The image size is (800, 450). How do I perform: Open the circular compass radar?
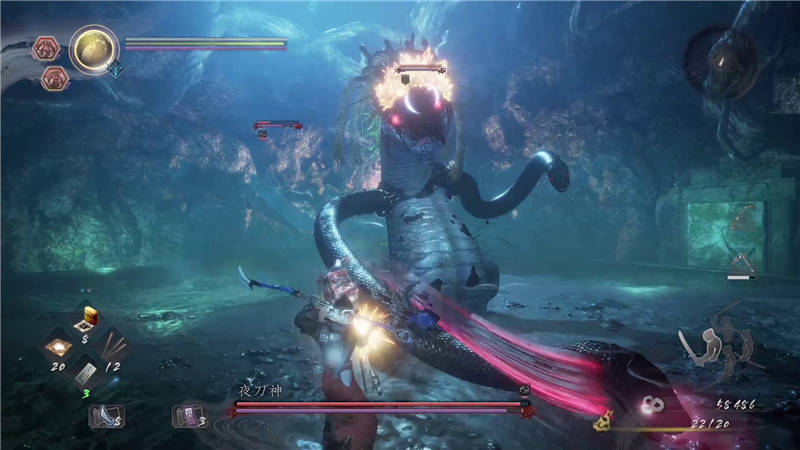point(720,60)
